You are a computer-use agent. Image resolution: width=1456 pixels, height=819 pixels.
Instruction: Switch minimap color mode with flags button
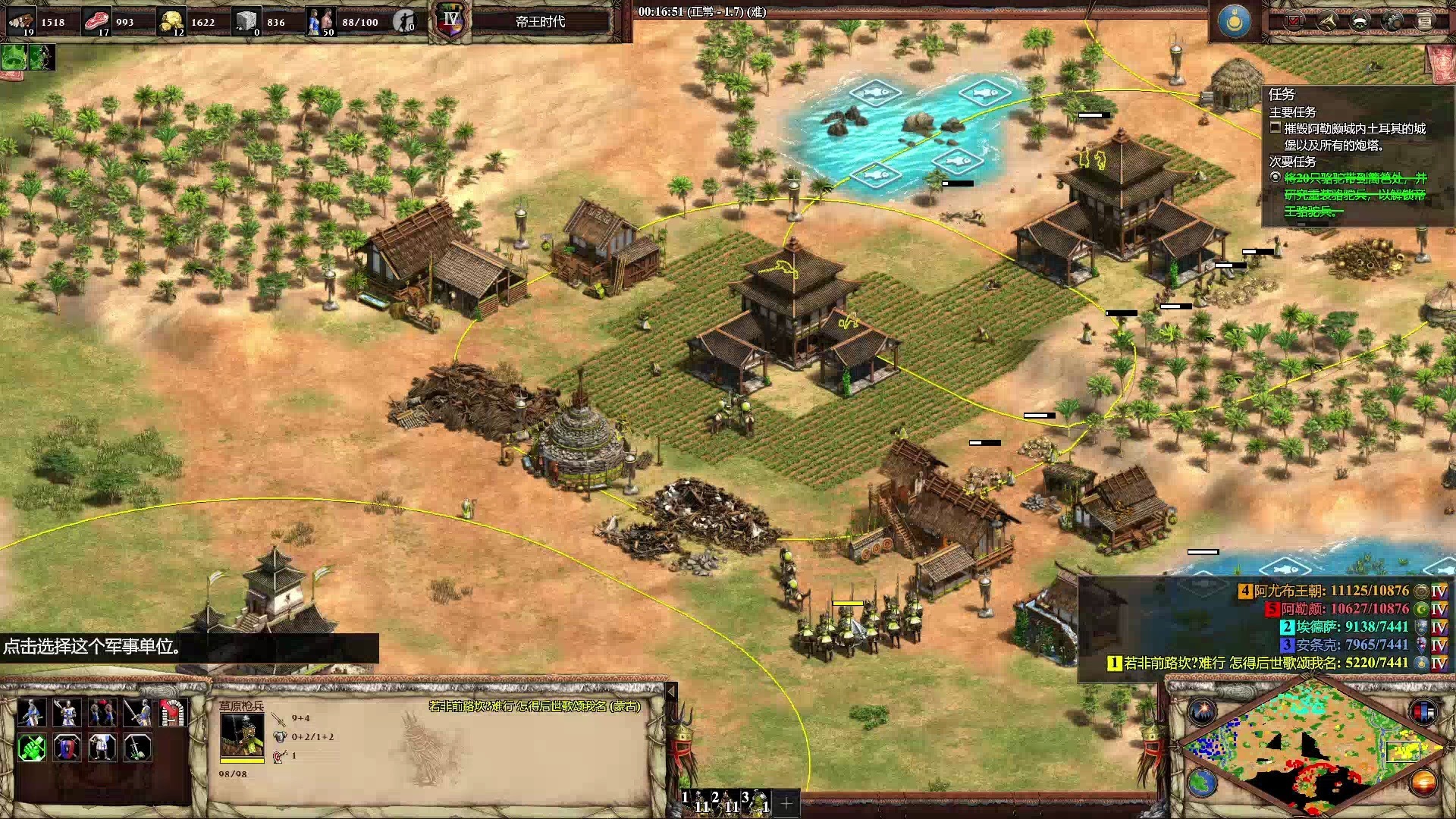(1423, 712)
